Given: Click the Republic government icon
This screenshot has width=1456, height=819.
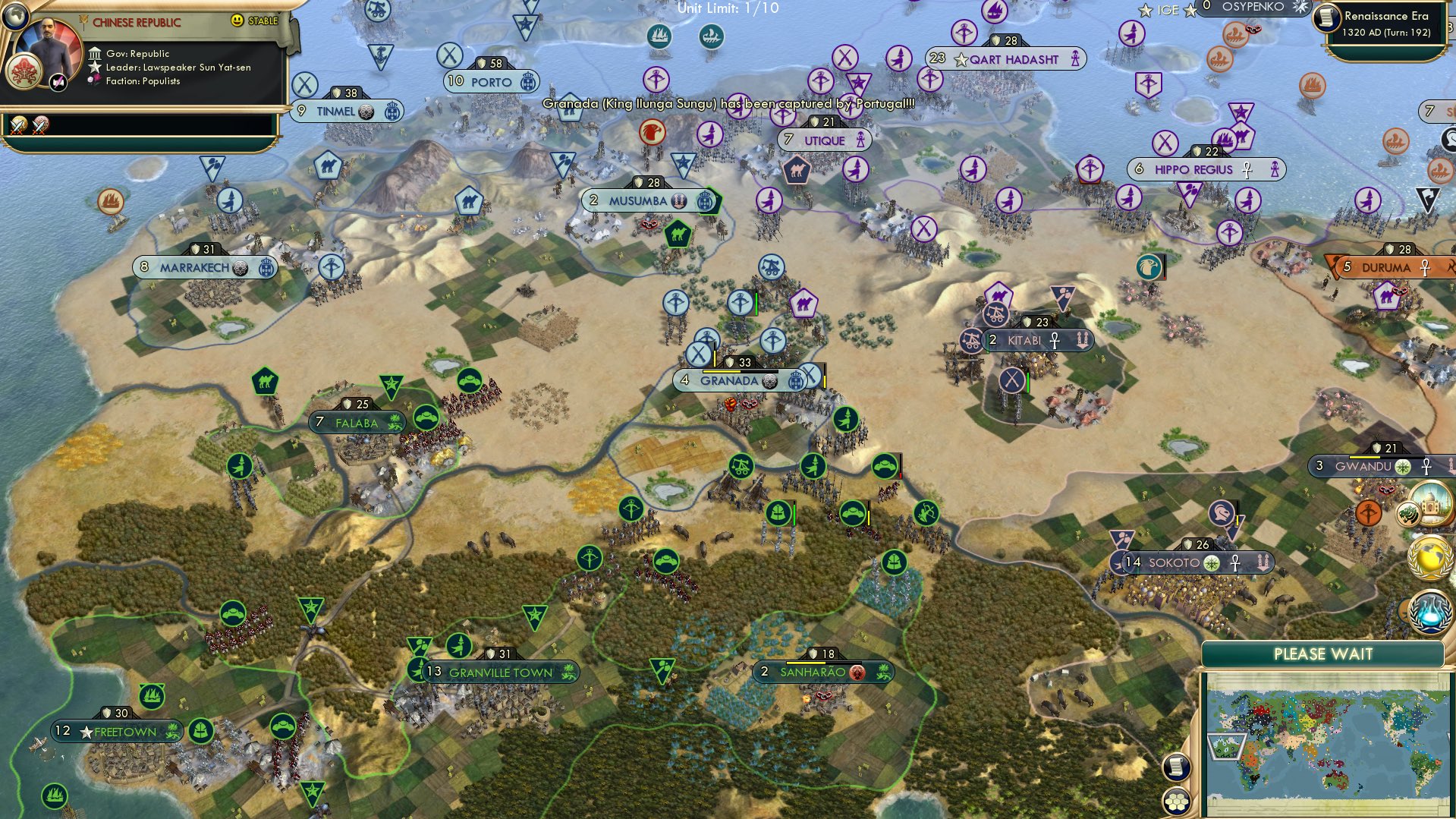Looking at the screenshot, I should (94, 54).
